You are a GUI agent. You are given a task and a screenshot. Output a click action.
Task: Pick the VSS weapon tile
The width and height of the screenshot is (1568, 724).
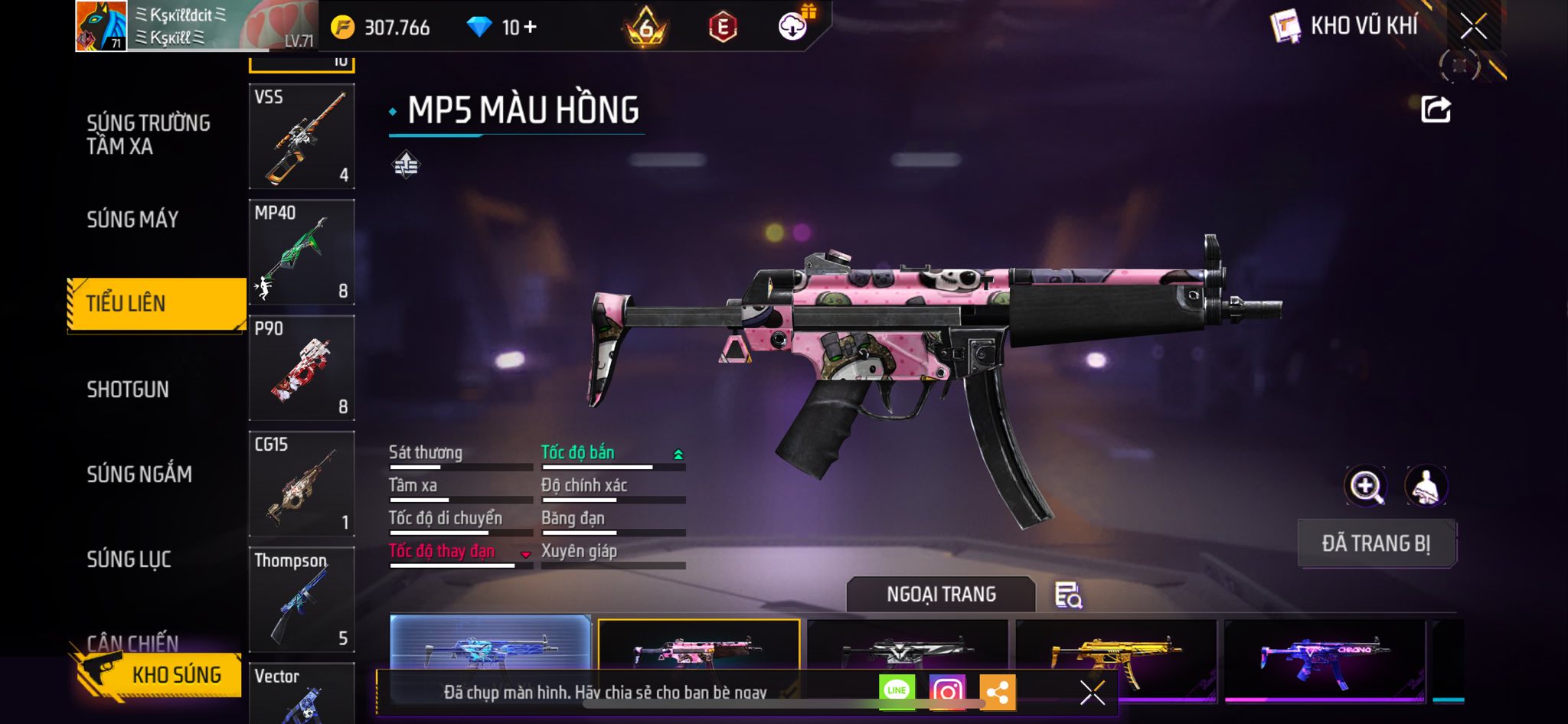pyautogui.click(x=302, y=136)
